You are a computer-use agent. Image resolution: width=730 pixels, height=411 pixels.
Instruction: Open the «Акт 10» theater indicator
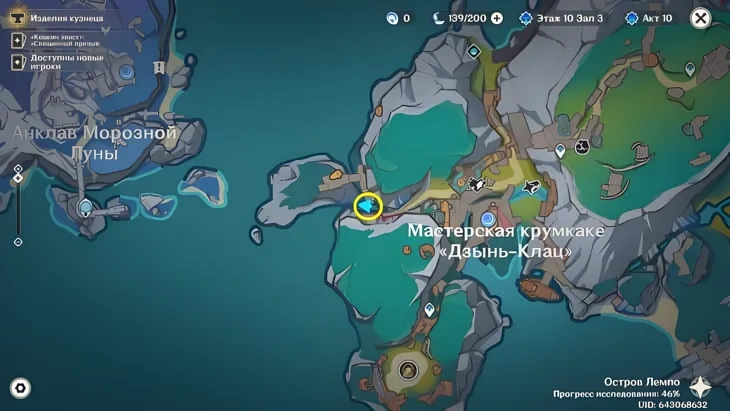(x=648, y=18)
